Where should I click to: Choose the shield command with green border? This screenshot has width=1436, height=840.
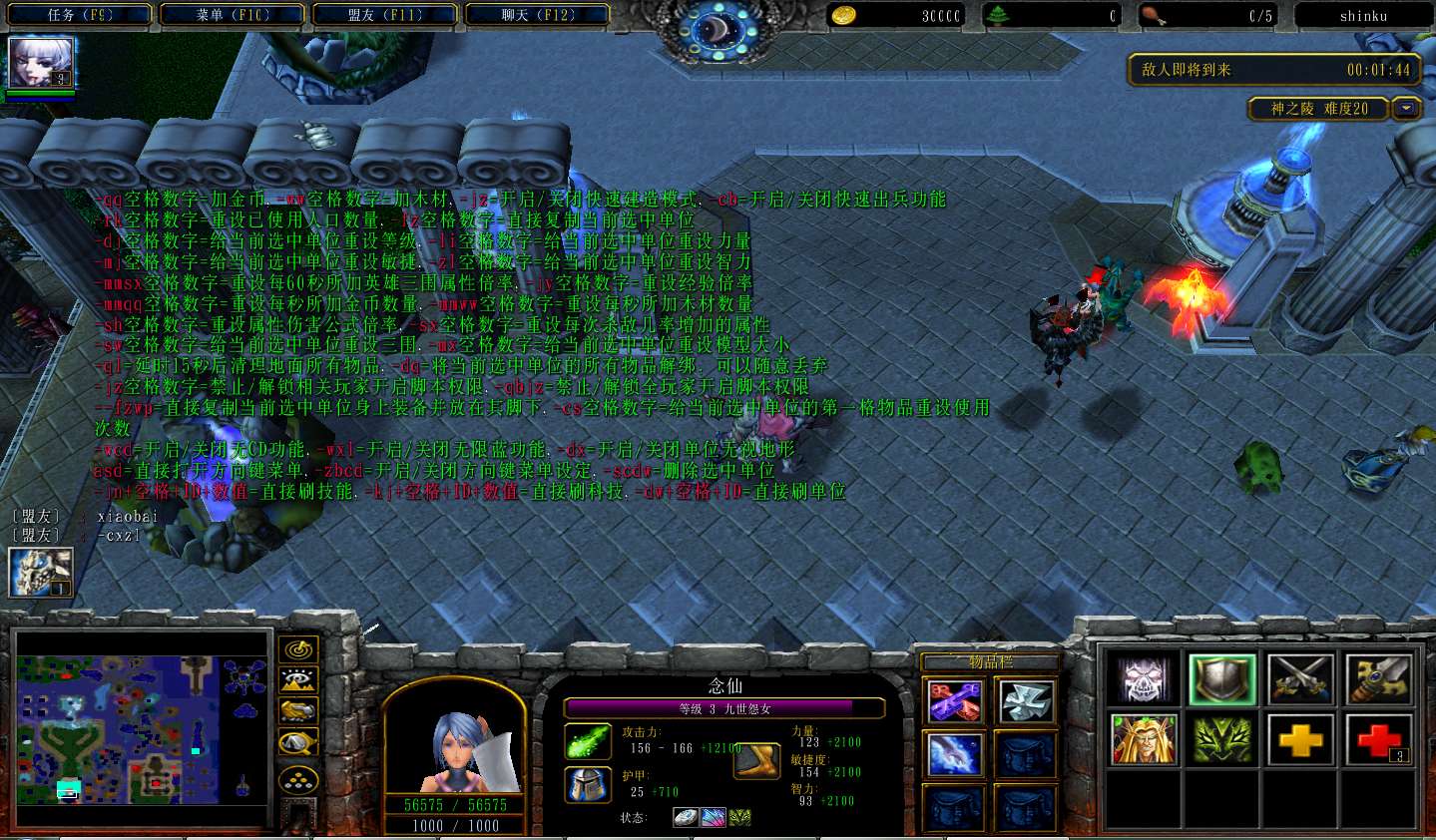tap(1222, 680)
